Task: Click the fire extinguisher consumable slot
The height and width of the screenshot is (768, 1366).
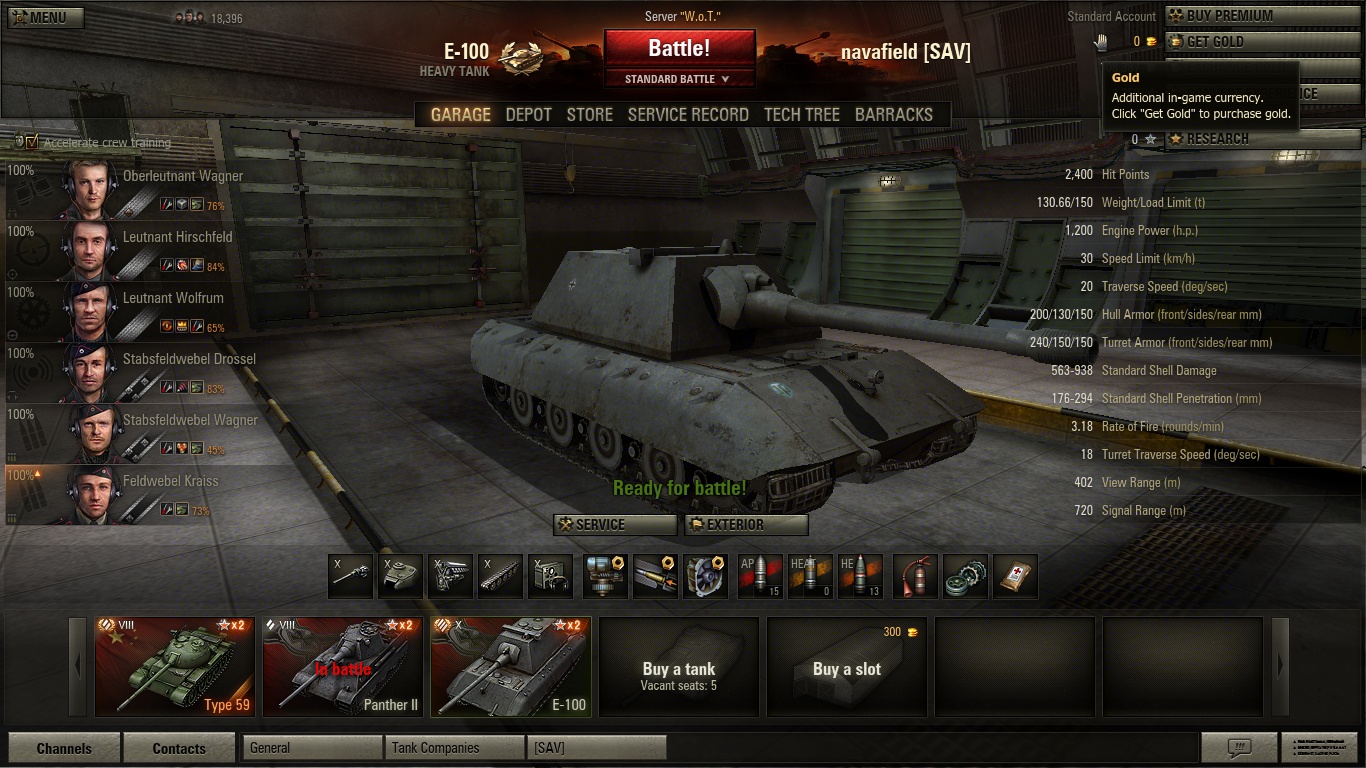Action: [x=914, y=576]
